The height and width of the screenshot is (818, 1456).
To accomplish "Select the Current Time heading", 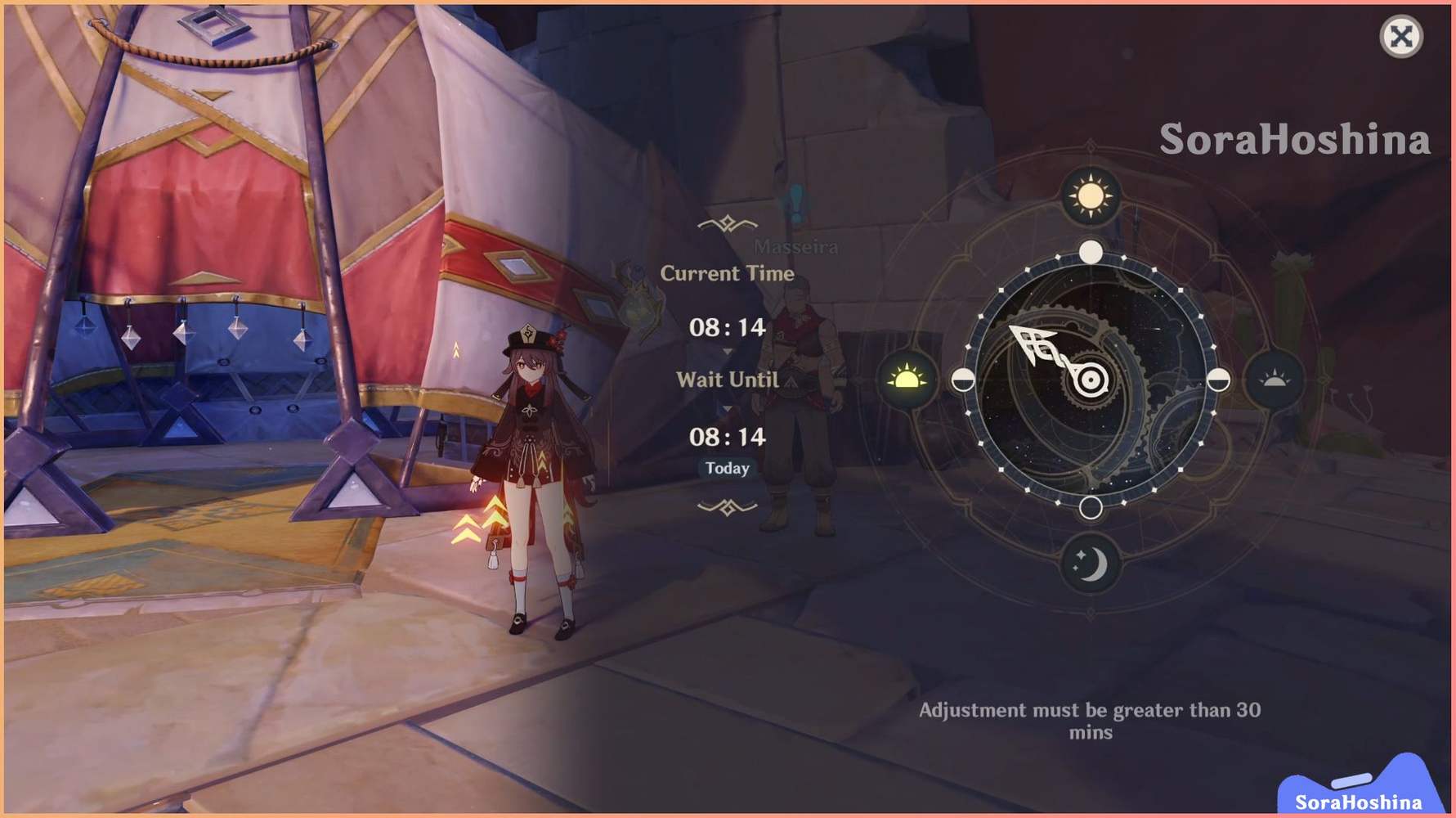I will (726, 274).
